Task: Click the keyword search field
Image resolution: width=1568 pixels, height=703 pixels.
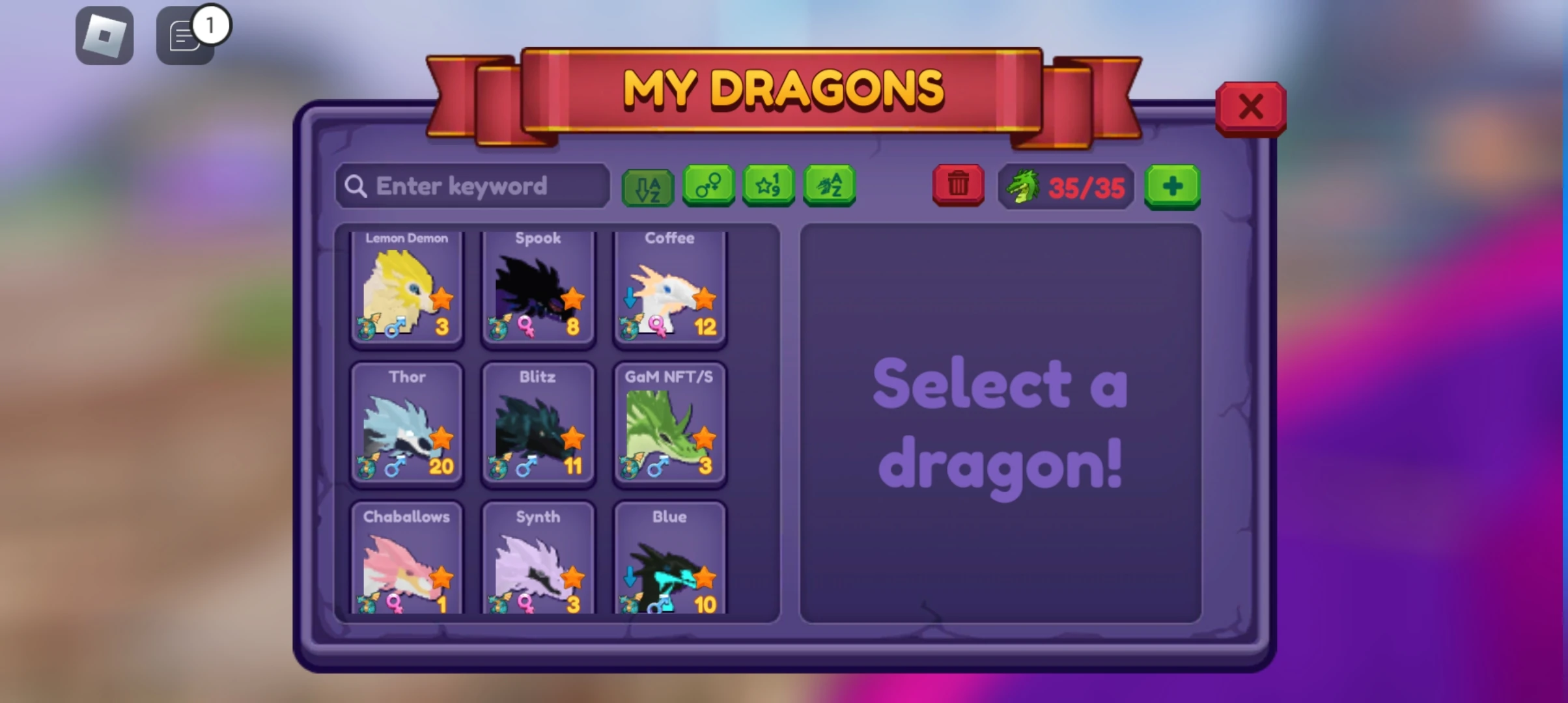Action: [471, 186]
